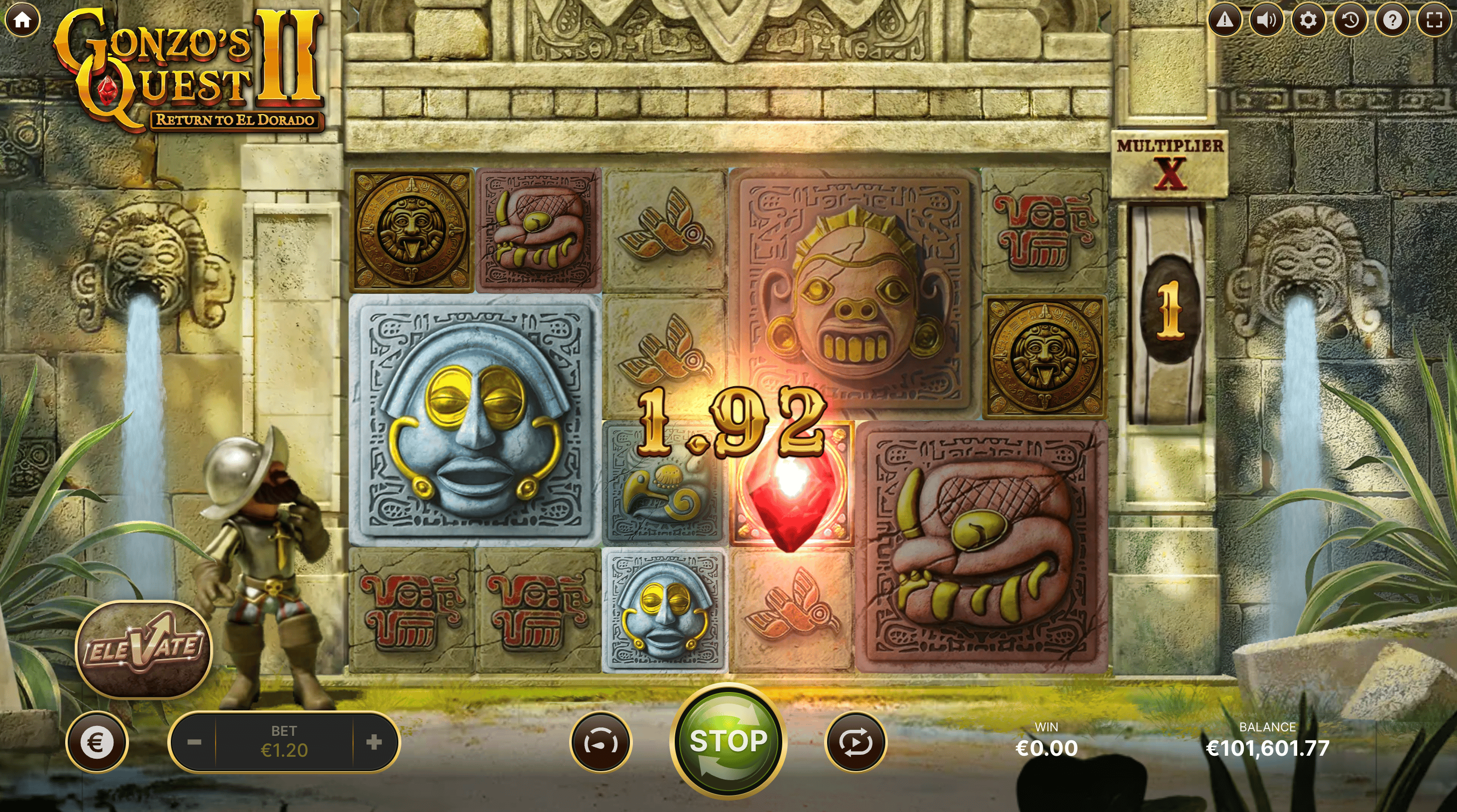The image size is (1457, 812).
Task: Toggle the game sound
Action: (1266, 20)
